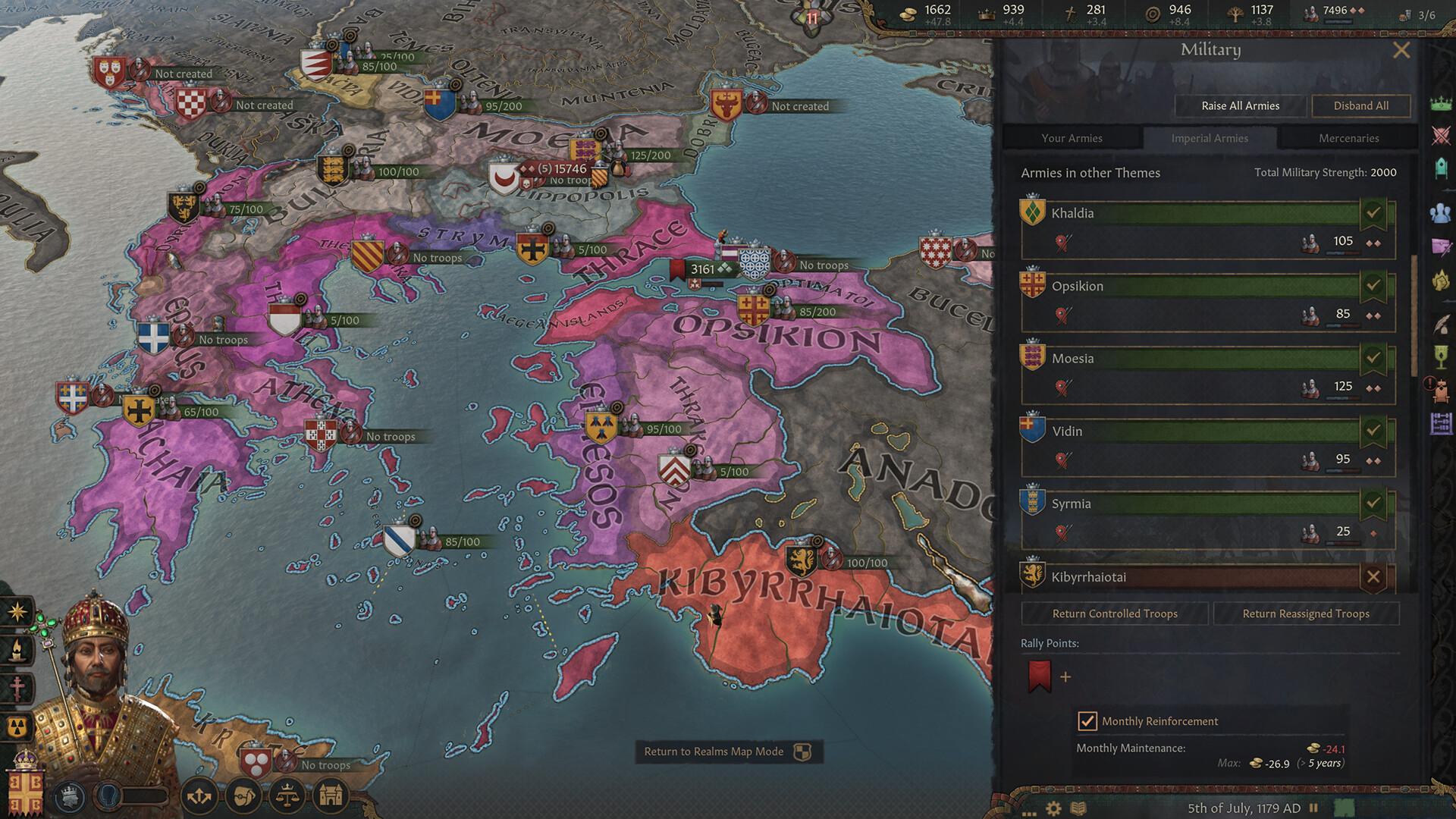Click Return Controlled Troops

[x=1115, y=613]
